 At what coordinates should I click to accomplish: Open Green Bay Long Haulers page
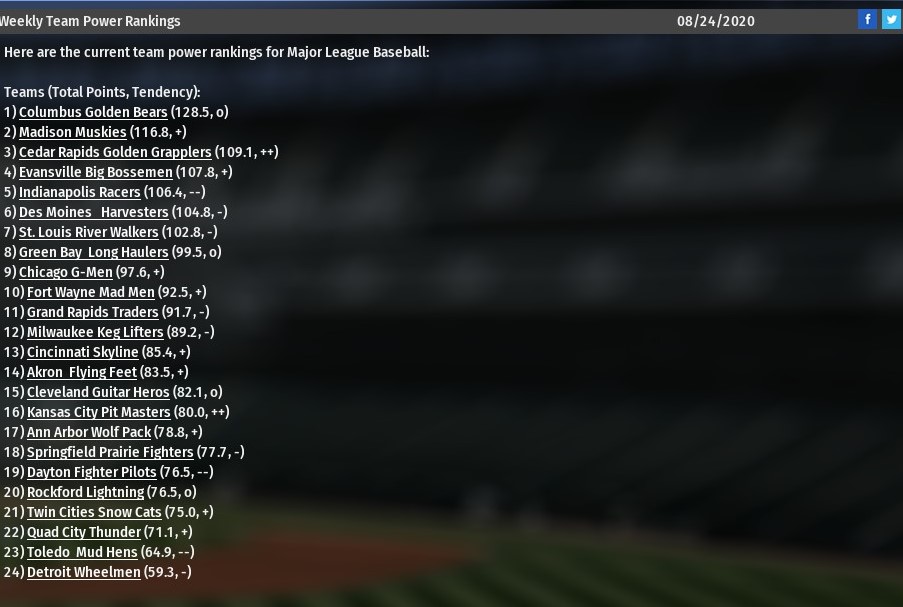[93, 252]
